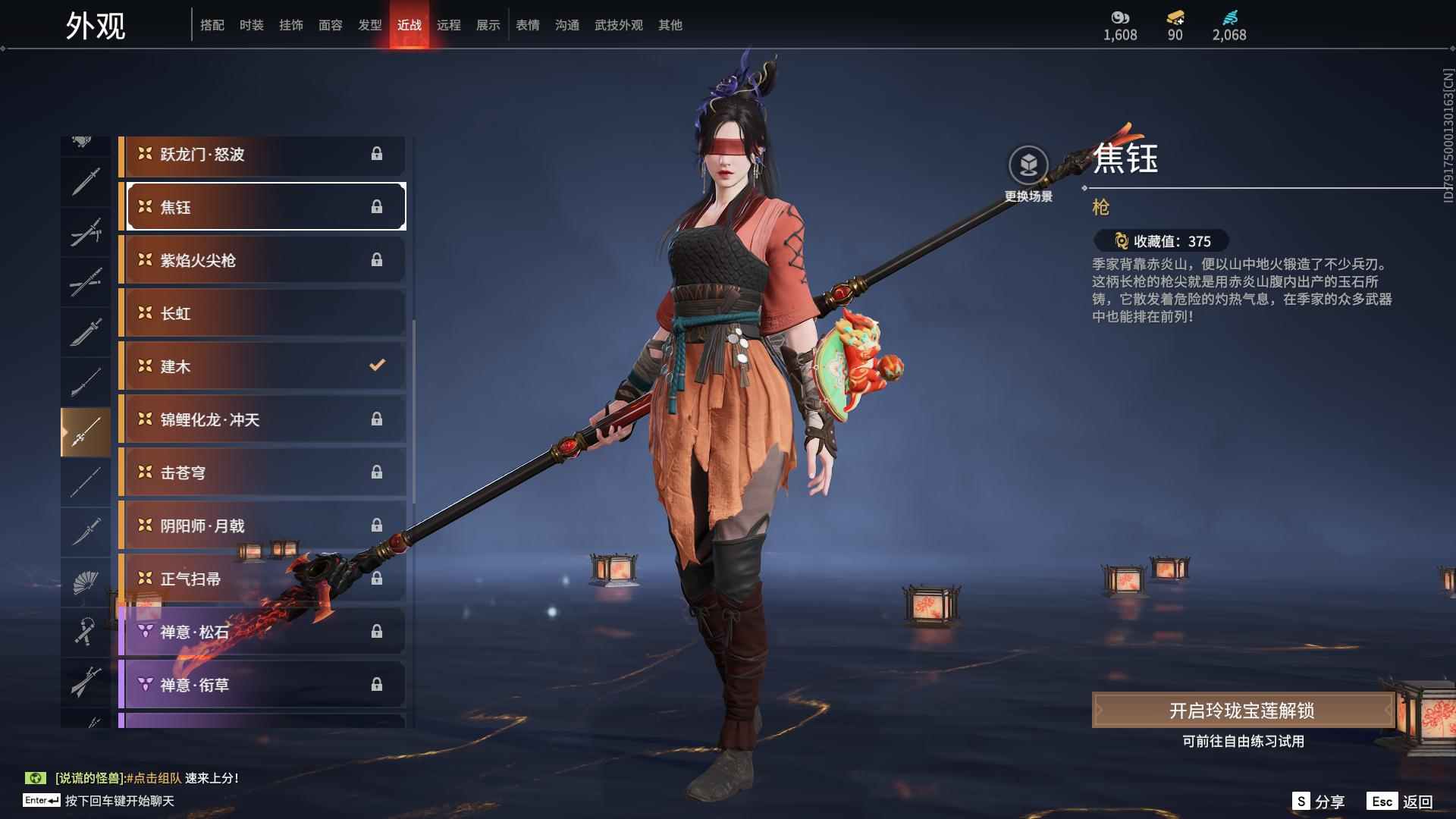
Task: Select the fan weapon category icon
Action: pyautogui.click(x=86, y=582)
